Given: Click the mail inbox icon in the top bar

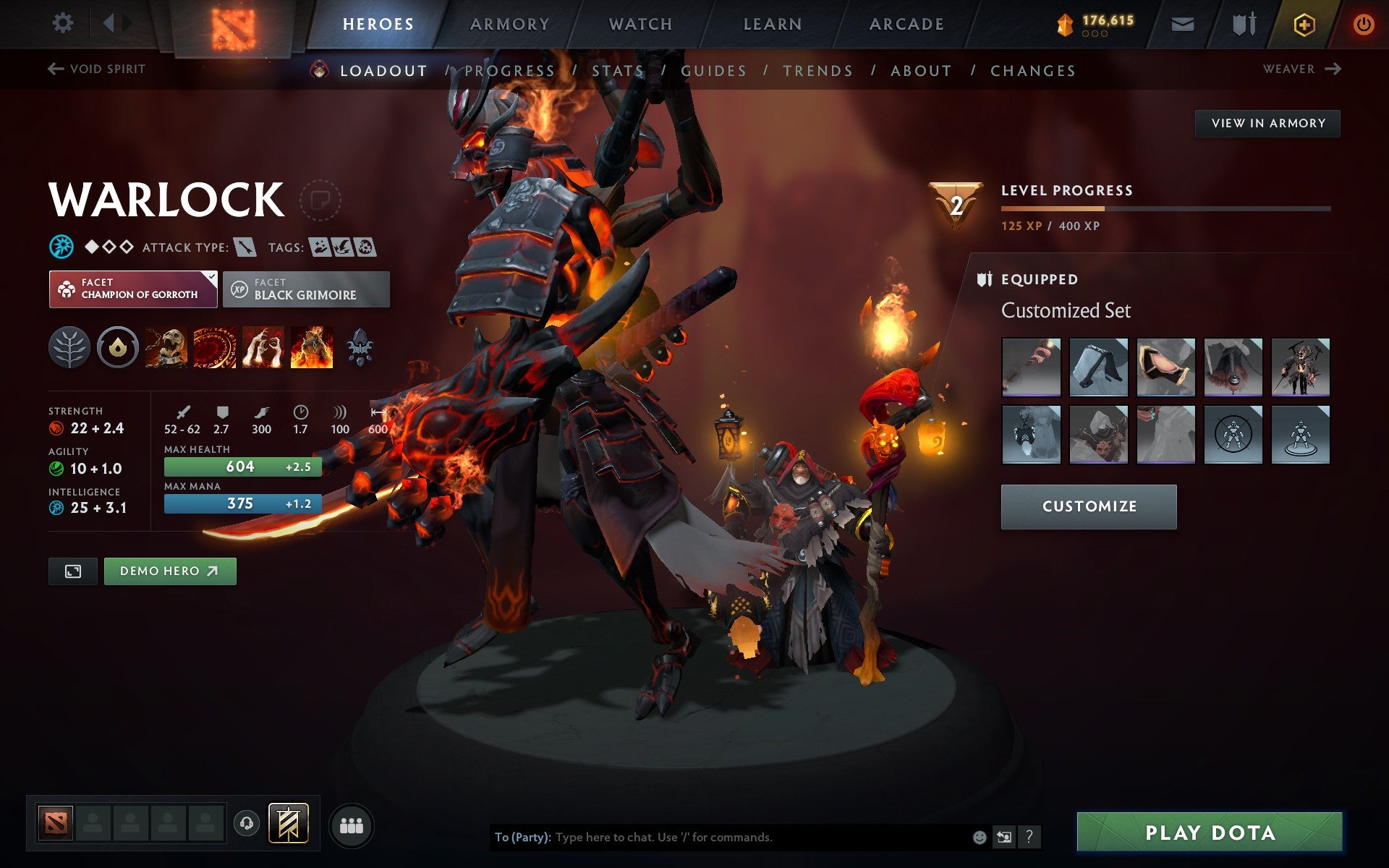Looking at the screenshot, I should click(x=1181, y=23).
